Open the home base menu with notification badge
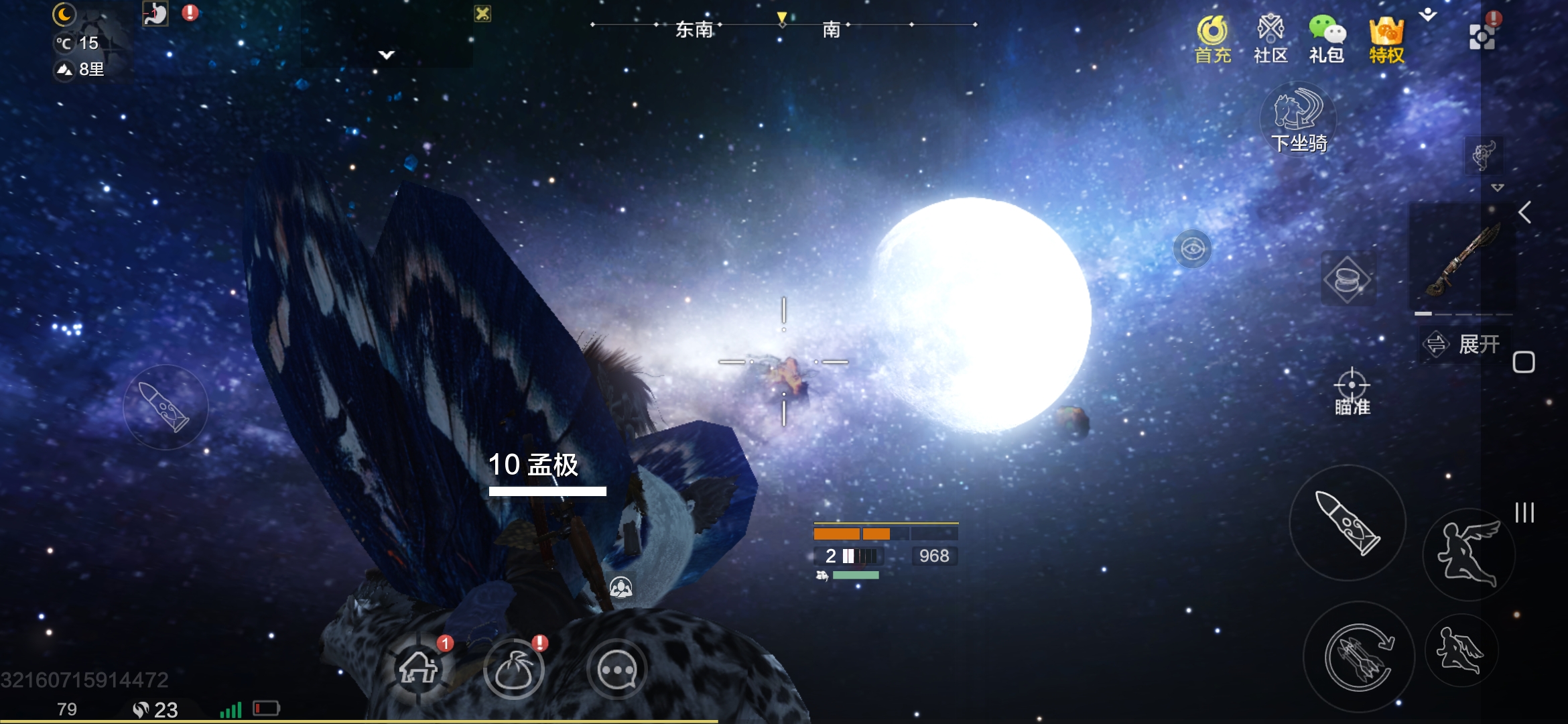 420,670
